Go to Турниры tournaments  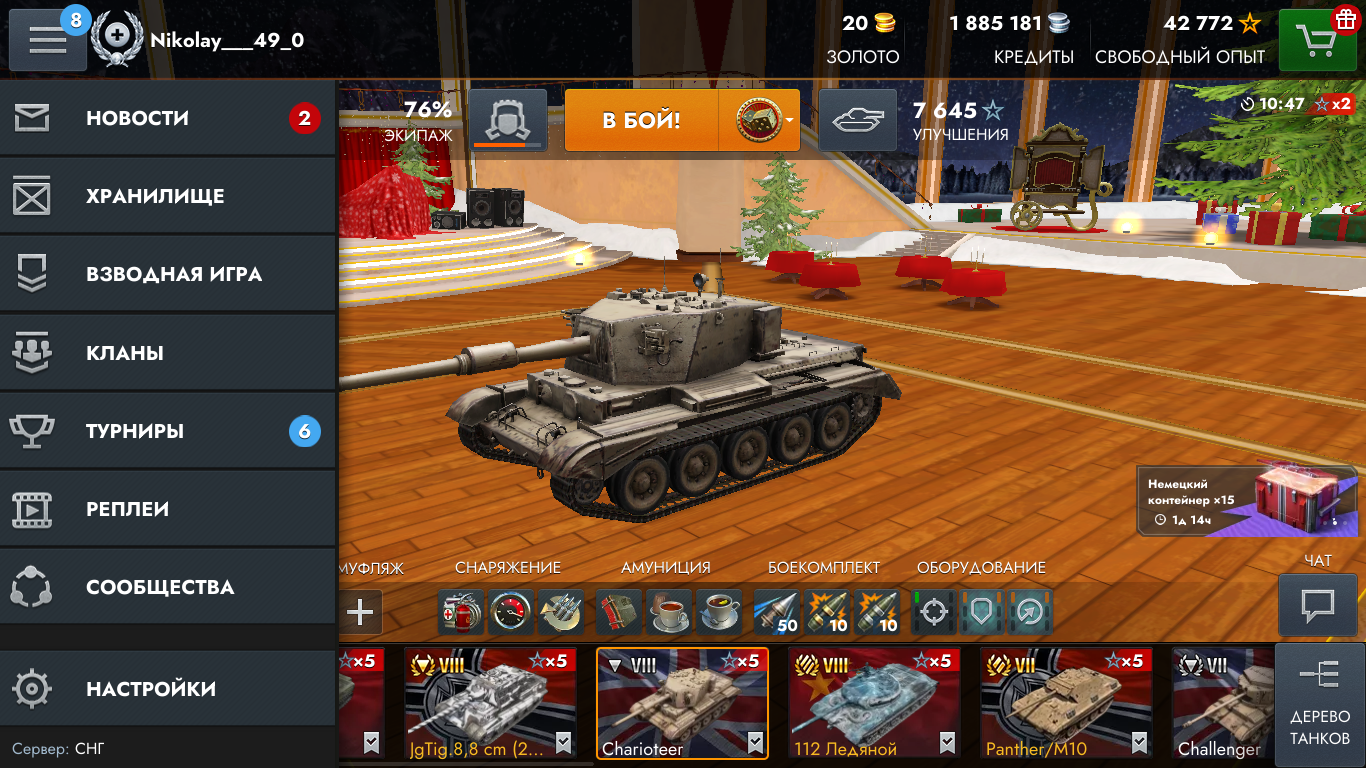point(167,431)
